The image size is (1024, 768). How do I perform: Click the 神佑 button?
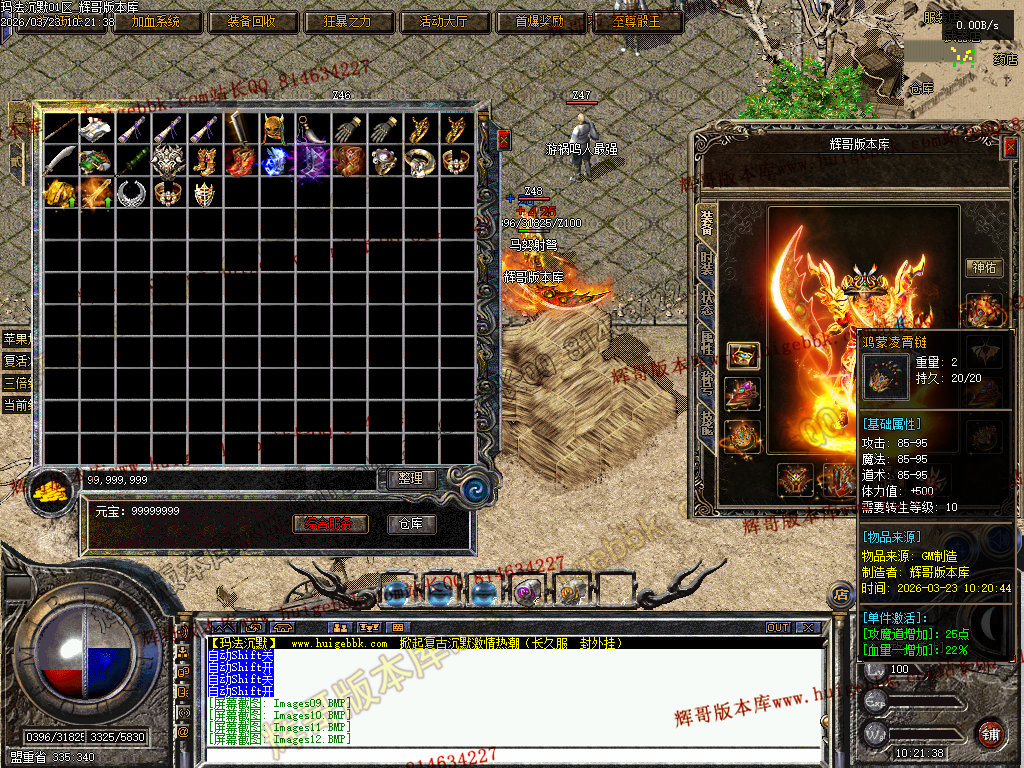(x=982, y=267)
